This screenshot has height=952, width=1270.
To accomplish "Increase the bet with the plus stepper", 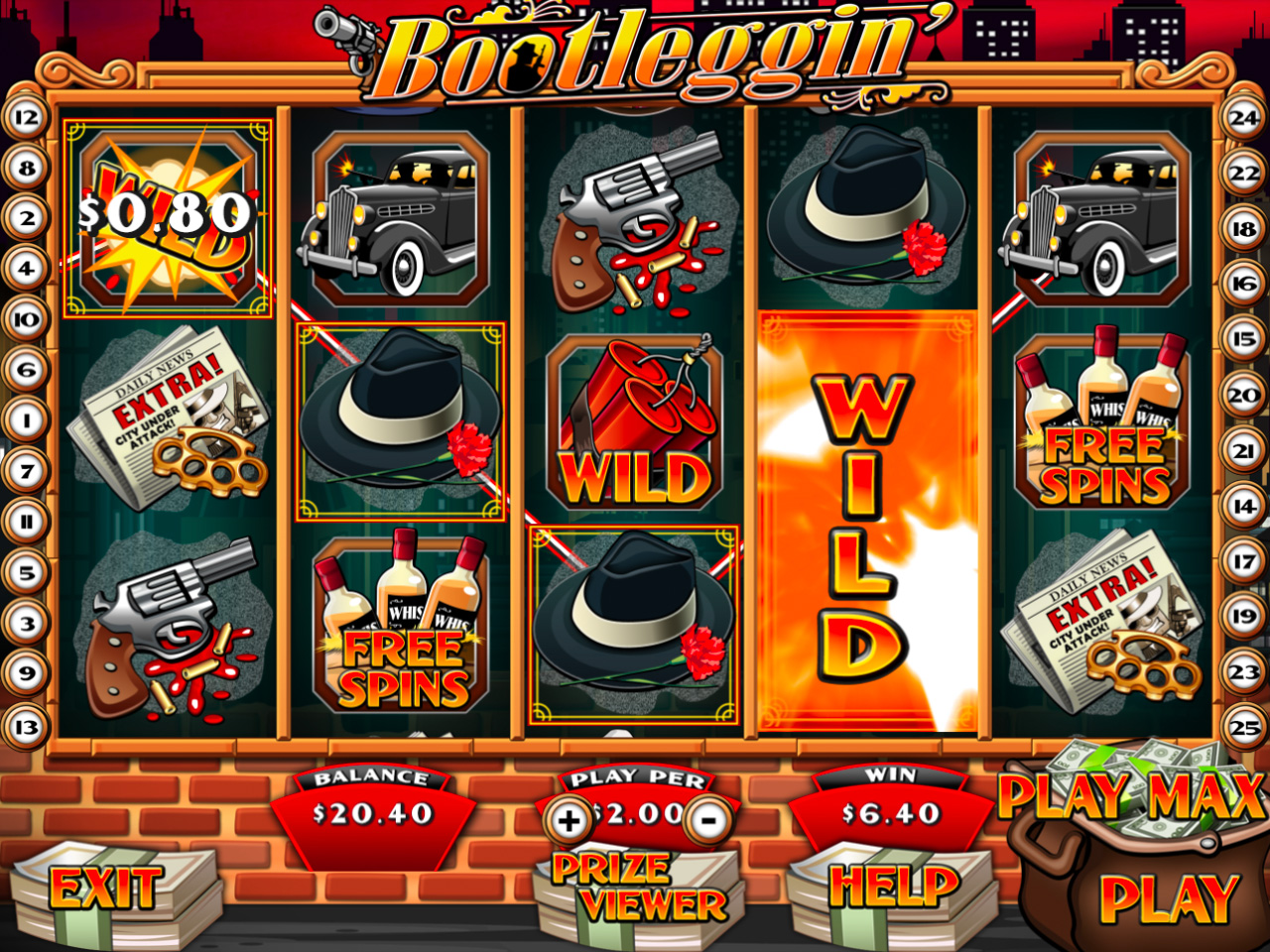I will pos(569,817).
